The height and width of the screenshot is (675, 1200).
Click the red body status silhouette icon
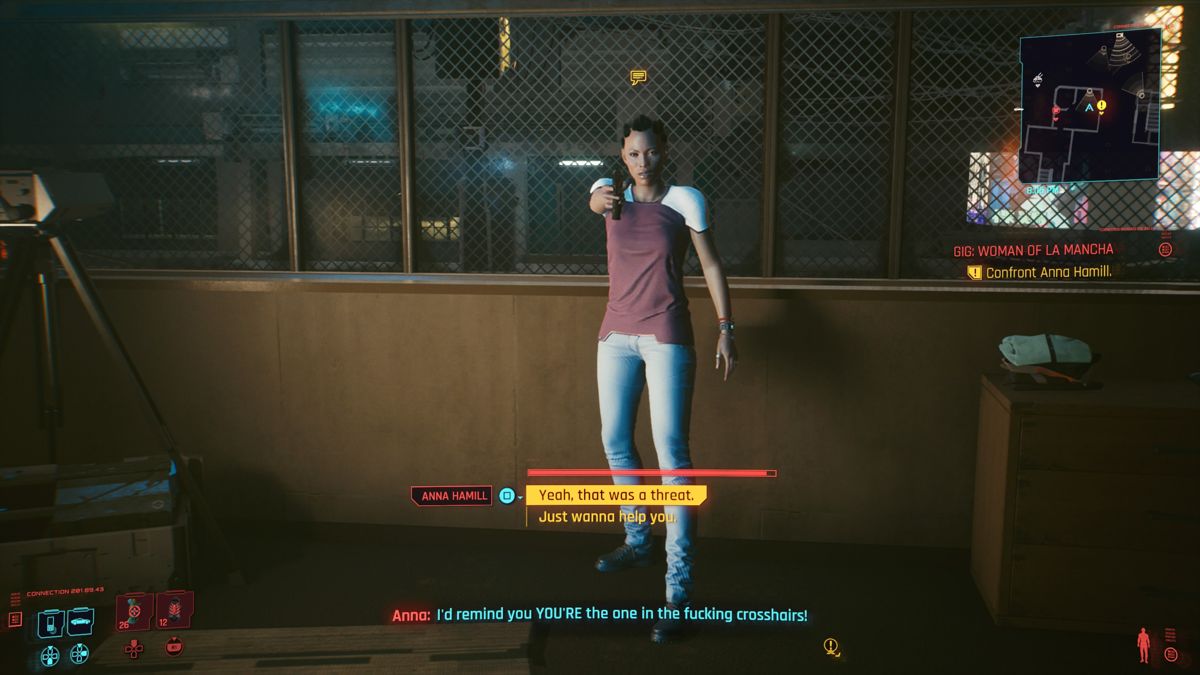[1144, 645]
